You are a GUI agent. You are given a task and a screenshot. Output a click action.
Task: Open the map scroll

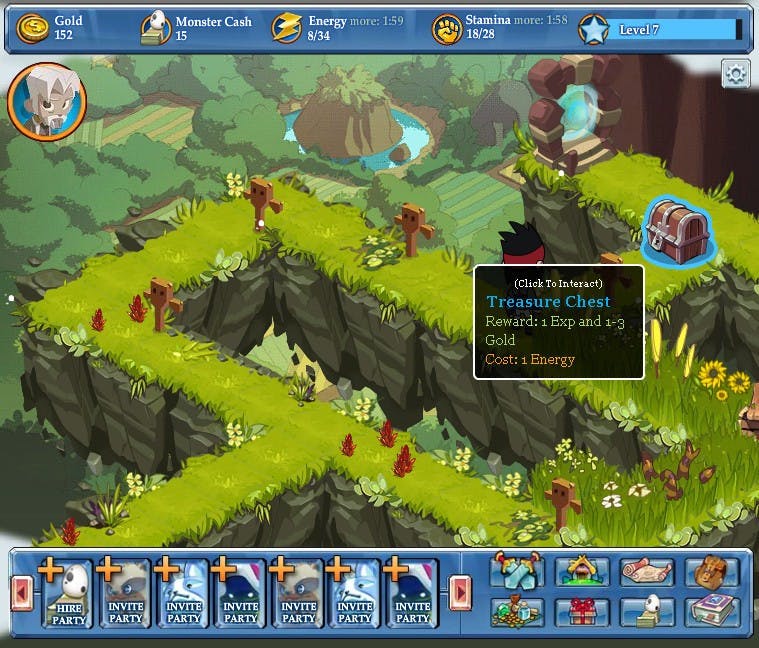coord(646,572)
